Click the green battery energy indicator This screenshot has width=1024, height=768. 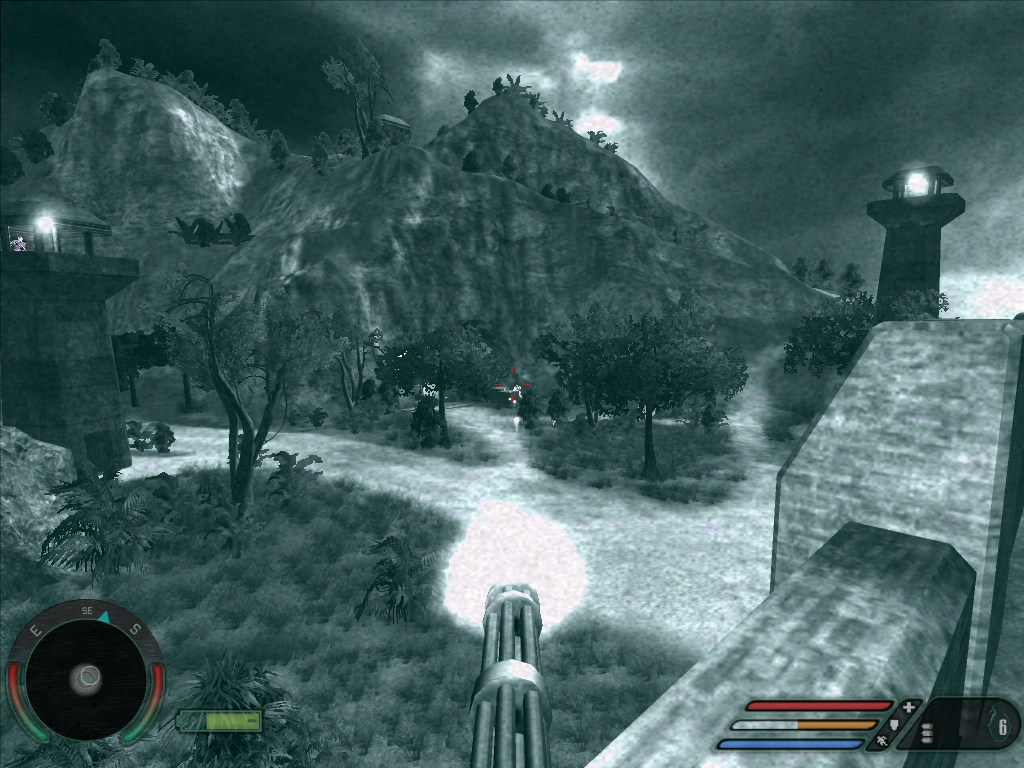(220, 720)
